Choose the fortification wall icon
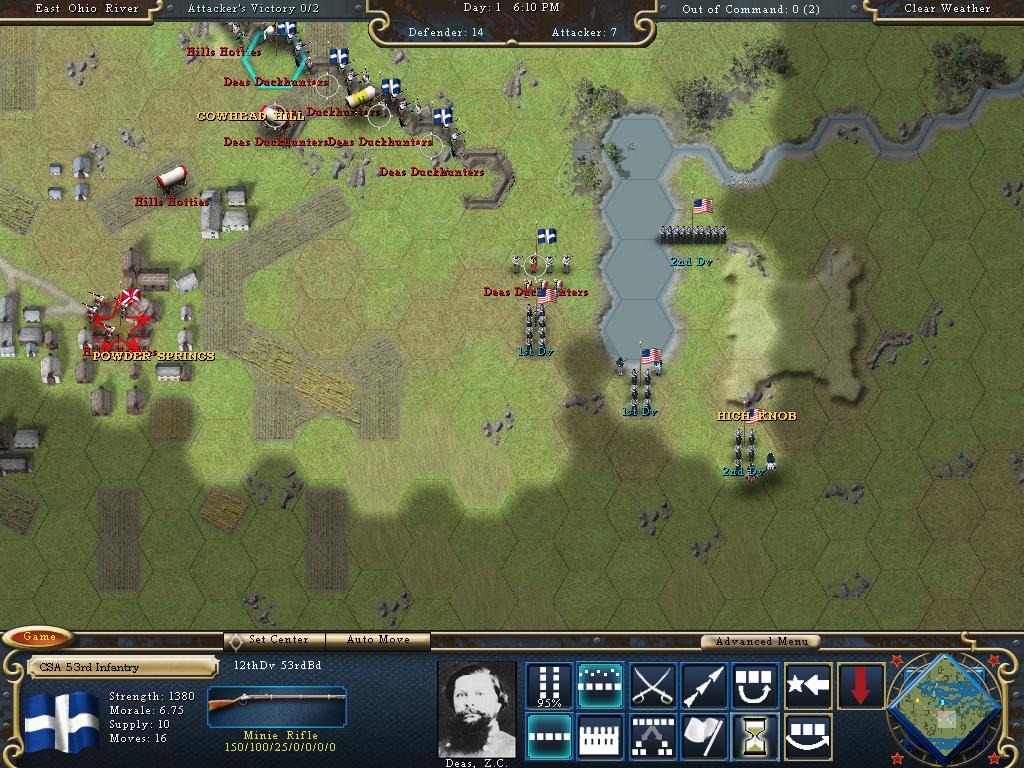Screen dimensions: 1024x768 pyautogui.click(x=600, y=737)
